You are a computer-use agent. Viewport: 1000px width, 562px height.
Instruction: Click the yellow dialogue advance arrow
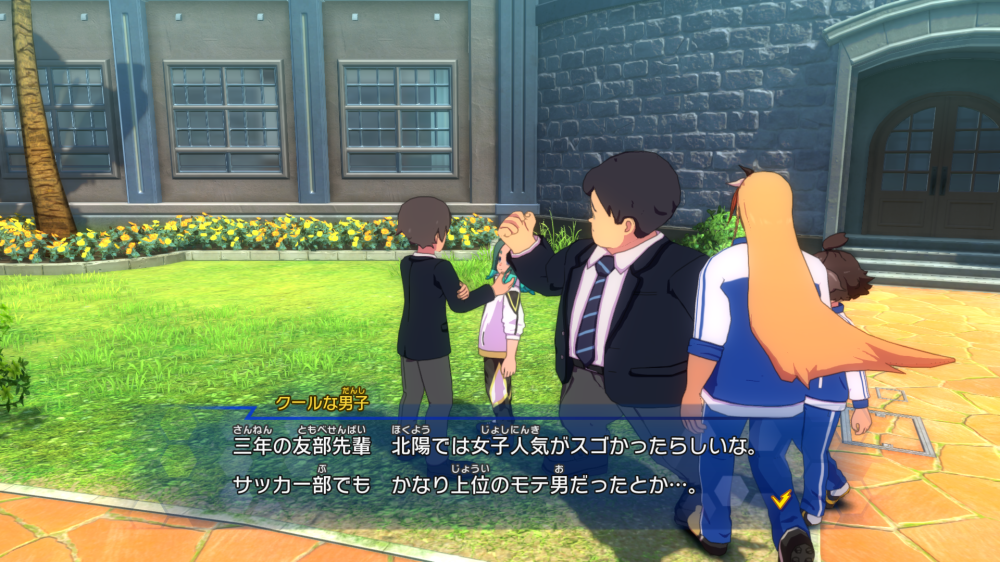click(781, 497)
